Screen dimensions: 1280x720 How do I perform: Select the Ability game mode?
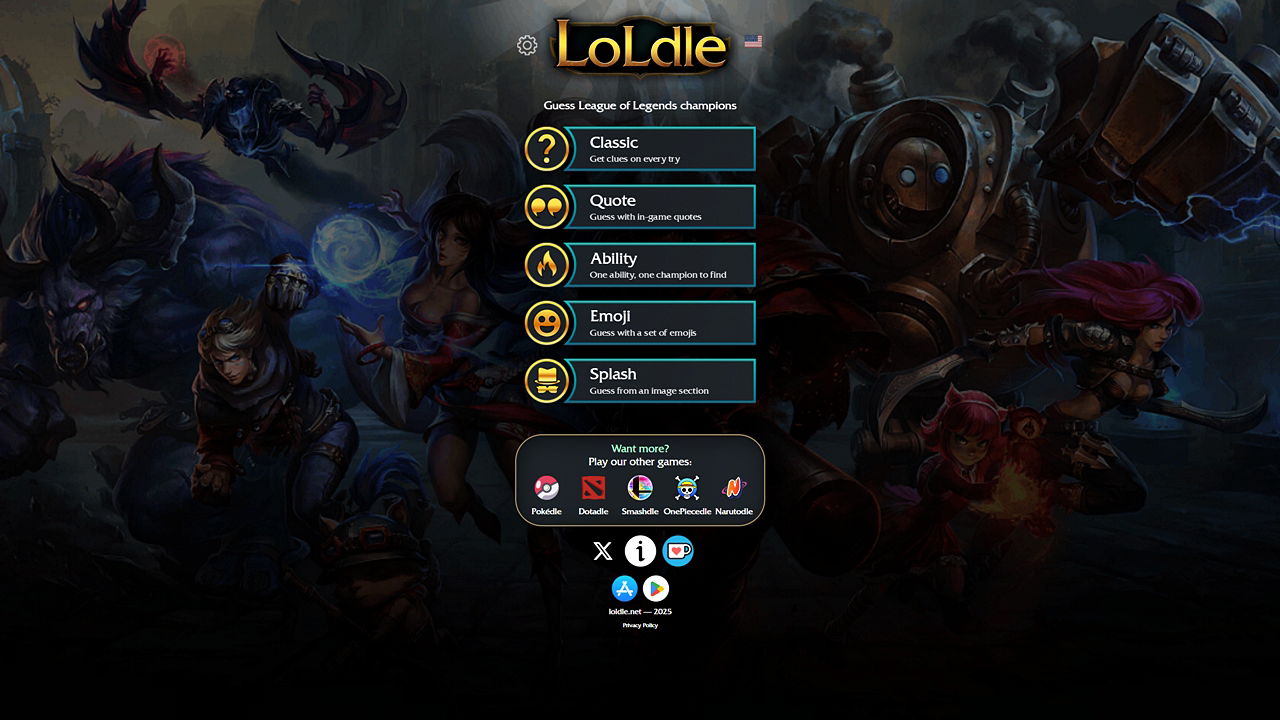coord(640,265)
